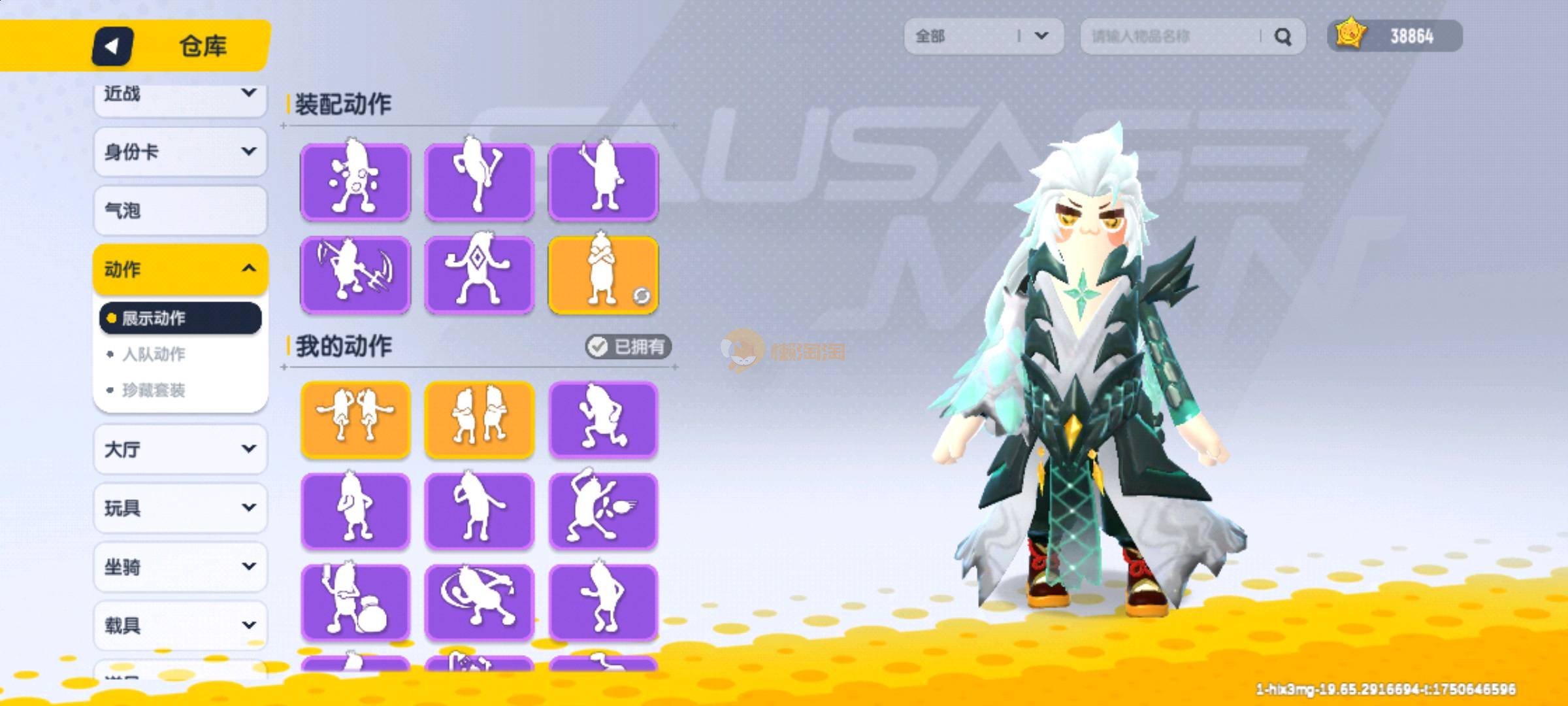
Task: Expand the 近战 melee category
Action: click(x=180, y=95)
